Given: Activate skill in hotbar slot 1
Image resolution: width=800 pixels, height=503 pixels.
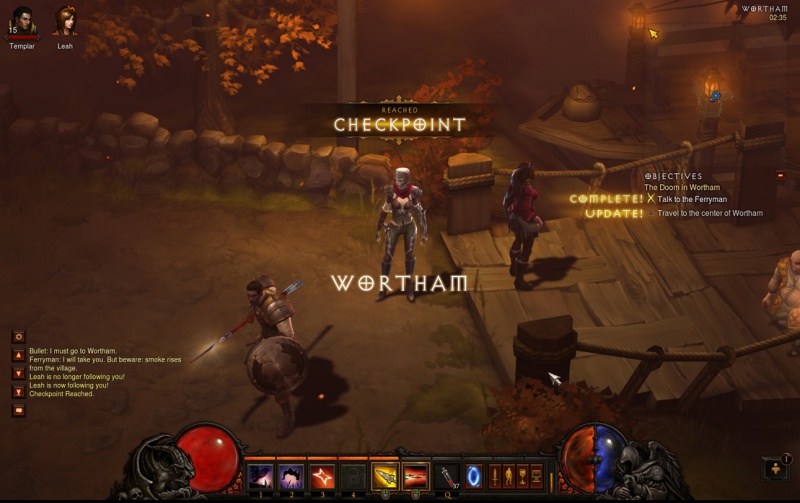Looking at the screenshot, I should pos(260,476).
